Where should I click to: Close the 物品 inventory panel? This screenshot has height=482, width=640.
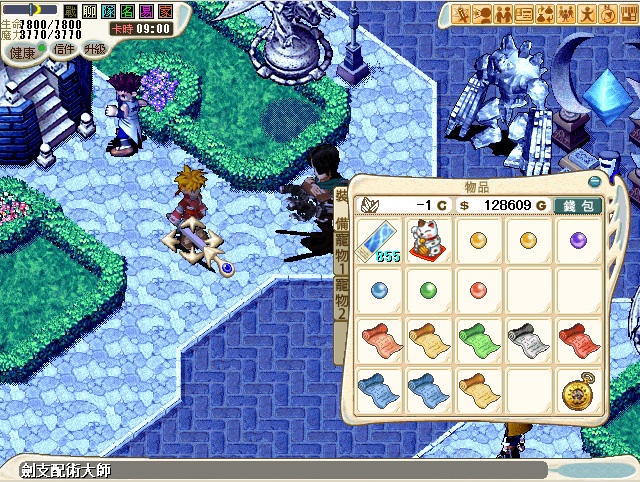tap(596, 183)
